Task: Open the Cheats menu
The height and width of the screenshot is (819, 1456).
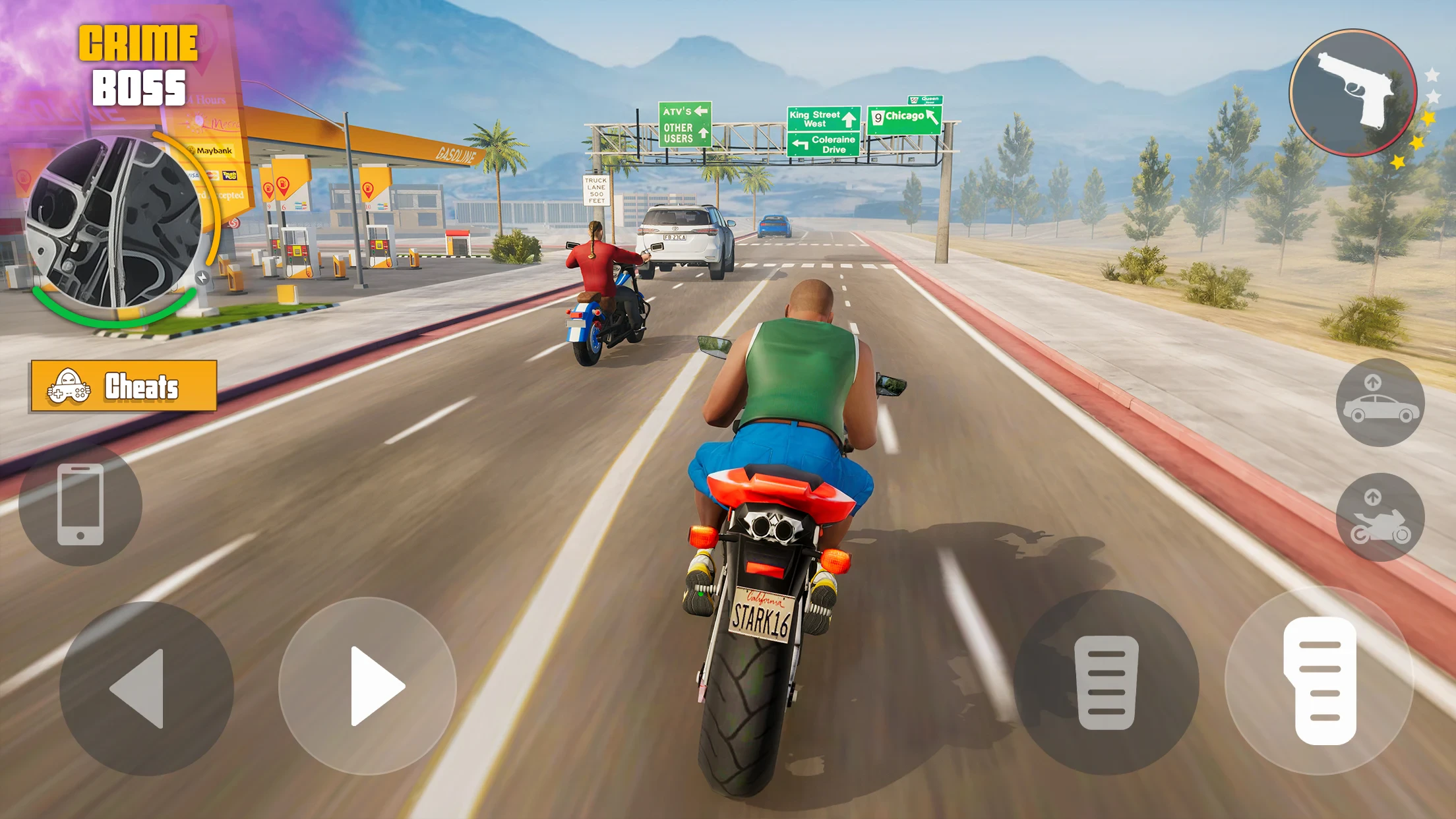Action: pos(123,386)
